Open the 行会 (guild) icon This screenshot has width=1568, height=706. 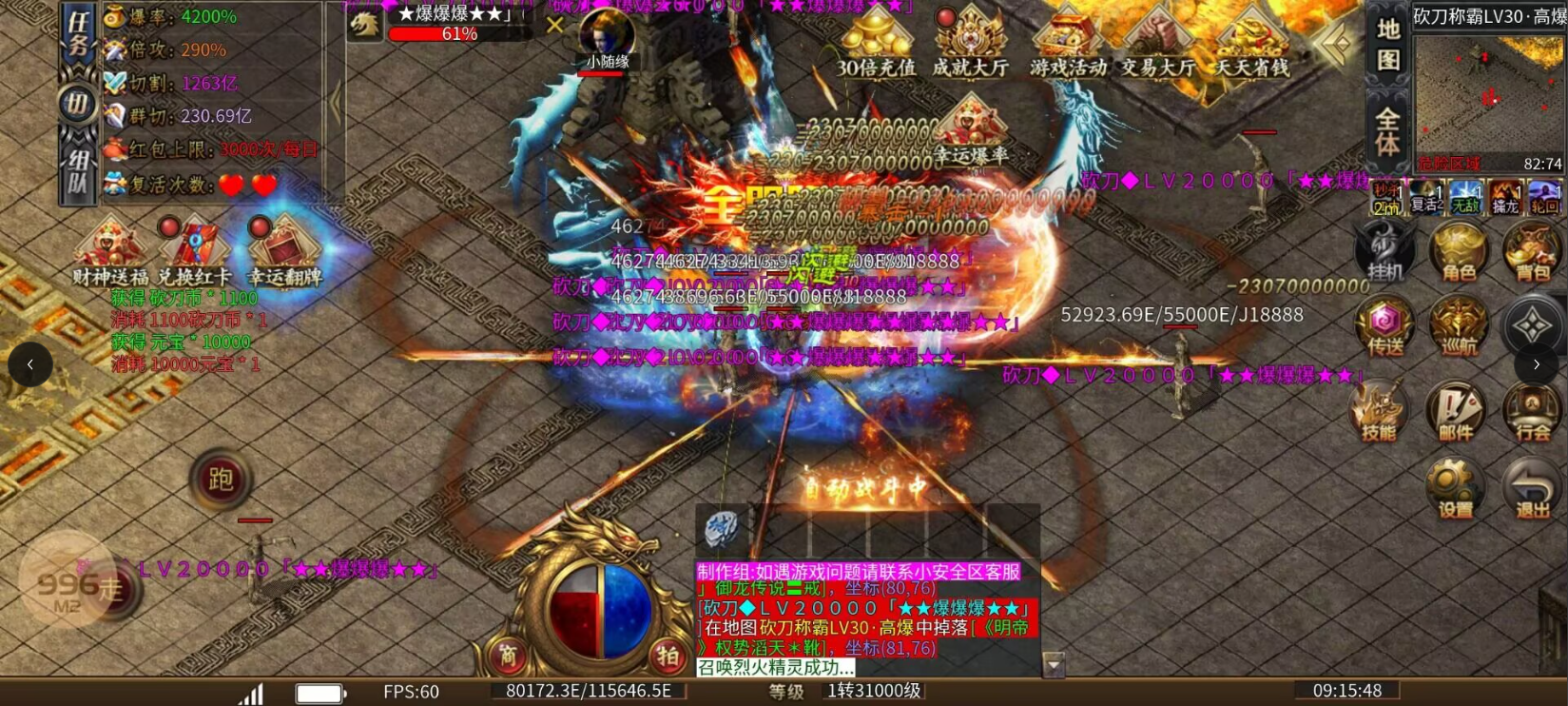(x=1533, y=411)
